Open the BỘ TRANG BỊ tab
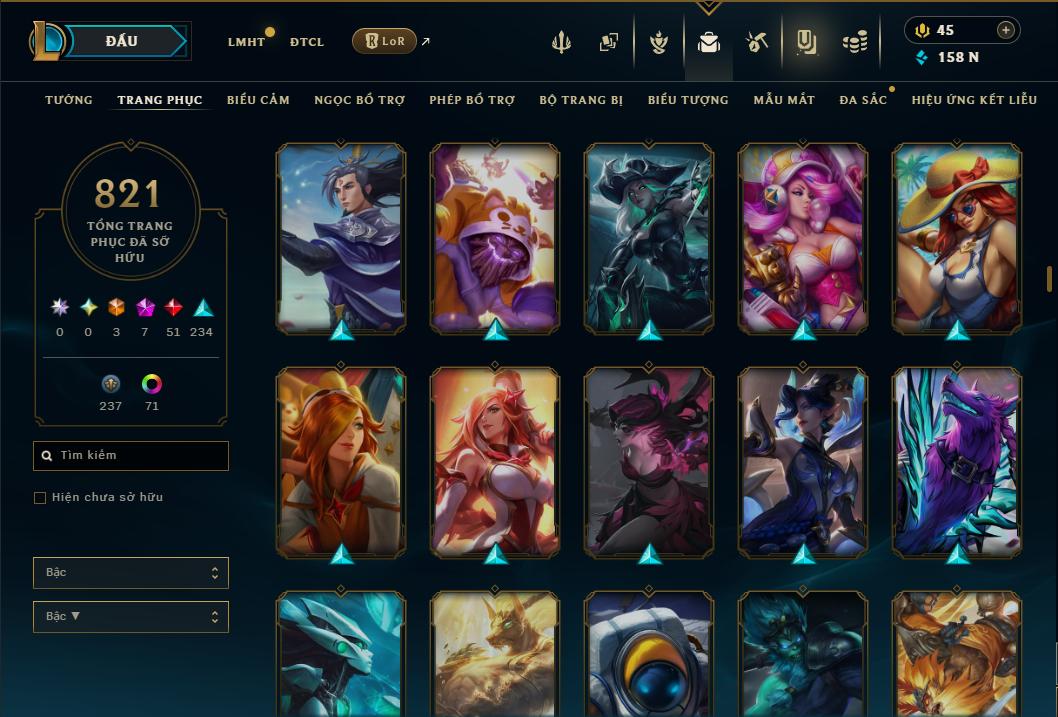The image size is (1058, 717). (x=581, y=100)
